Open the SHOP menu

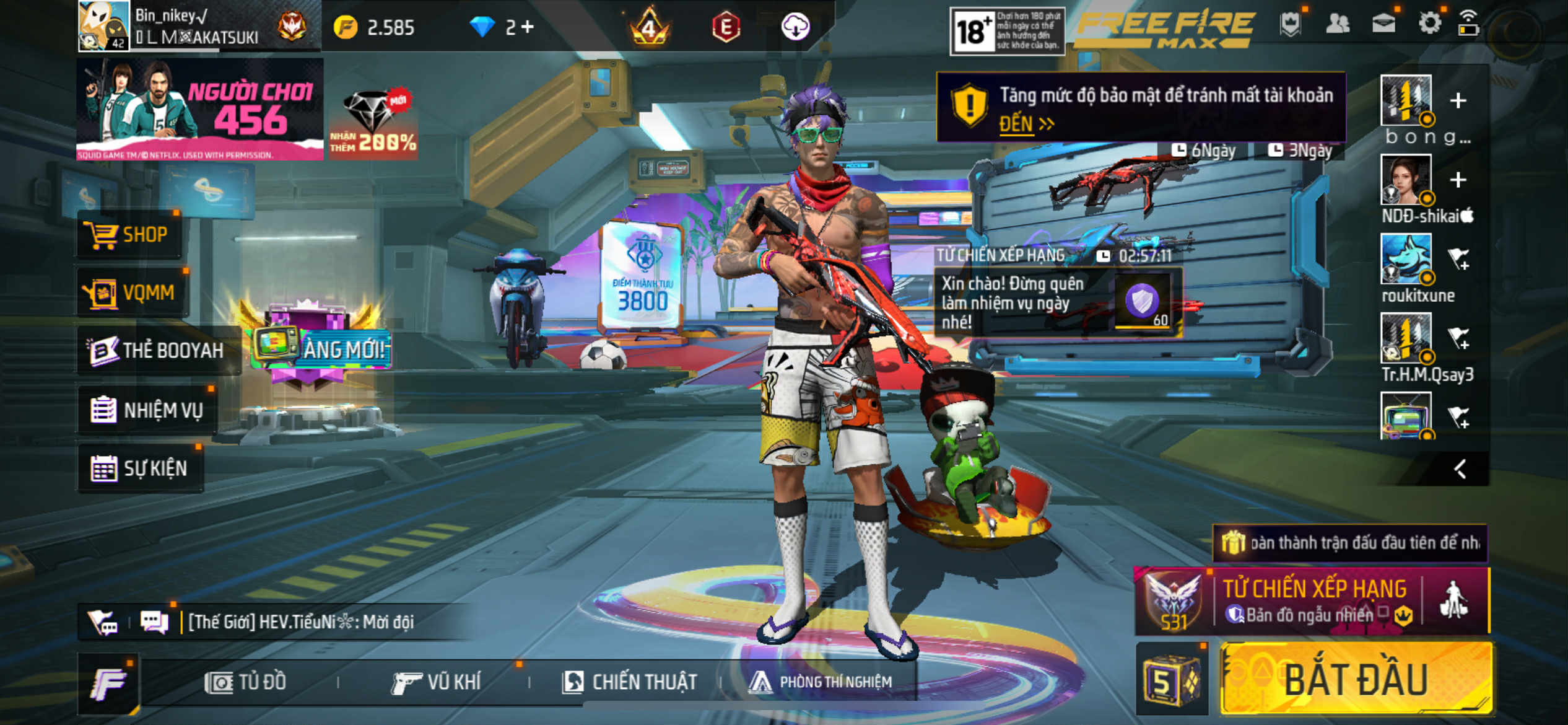pyautogui.click(x=130, y=235)
